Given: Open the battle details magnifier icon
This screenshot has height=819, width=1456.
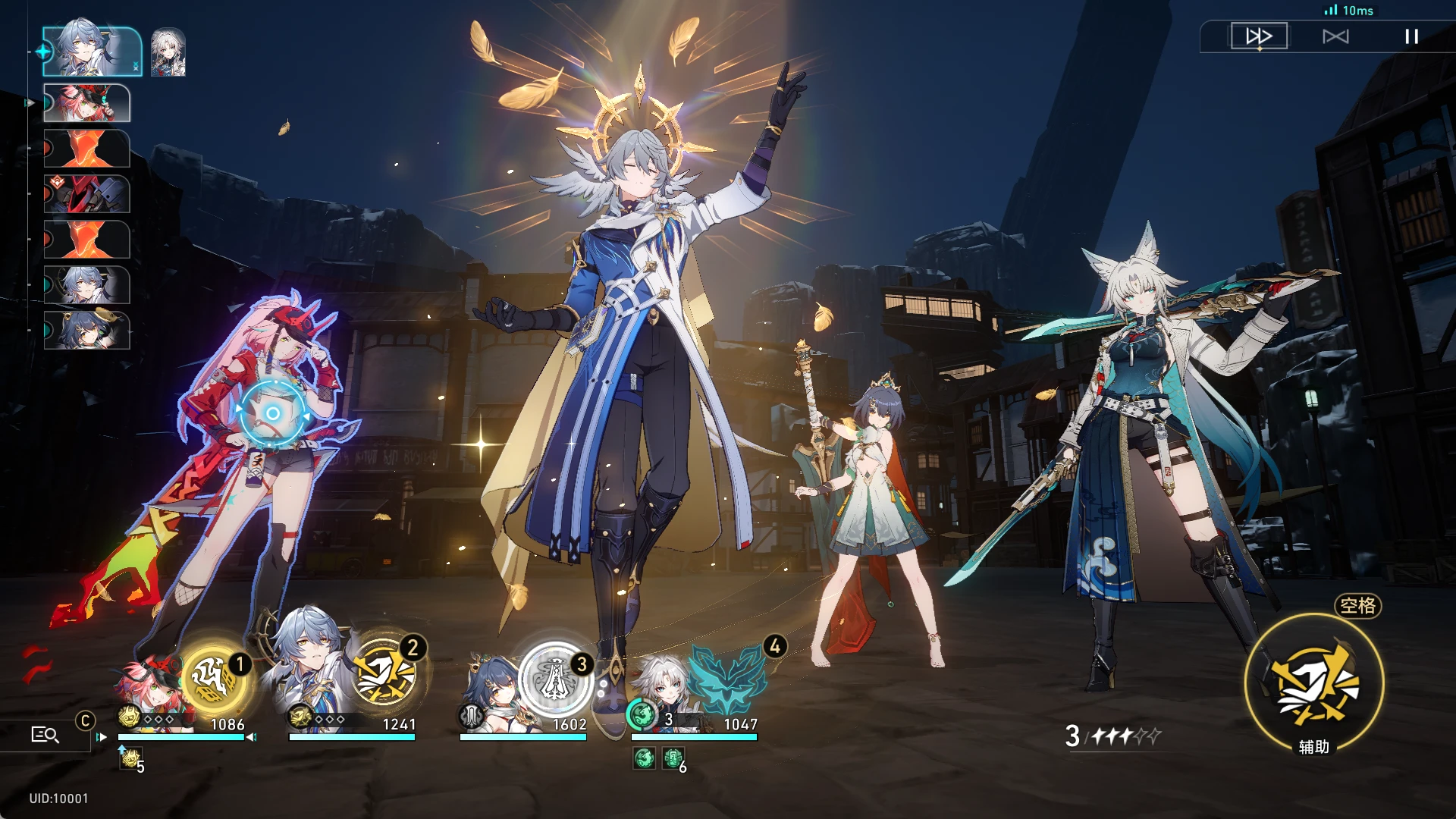Looking at the screenshot, I should pyautogui.click(x=45, y=734).
